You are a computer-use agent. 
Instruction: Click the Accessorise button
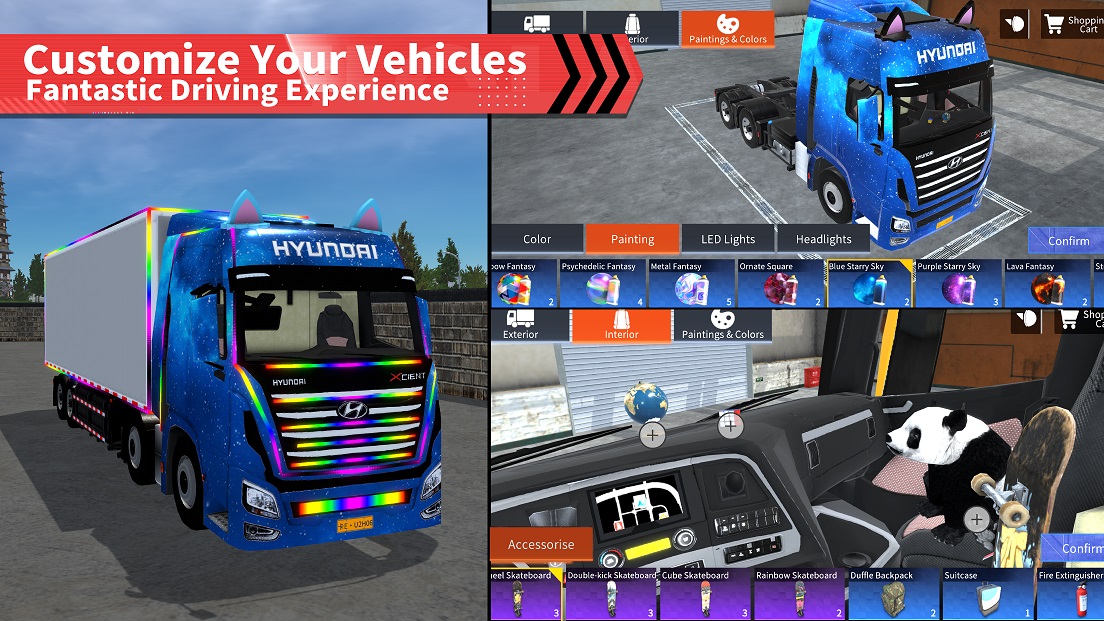coord(541,545)
